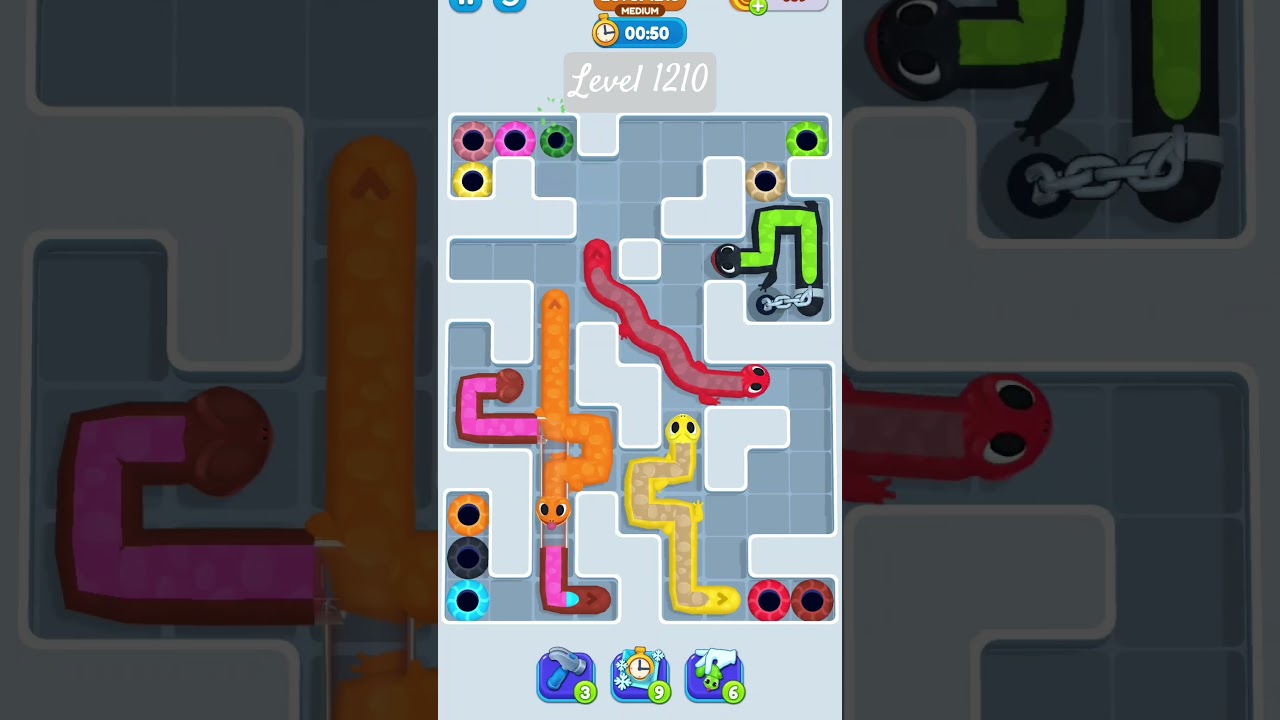
Task: Restart the current level
Action: pyautogui.click(x=508, y=4)
